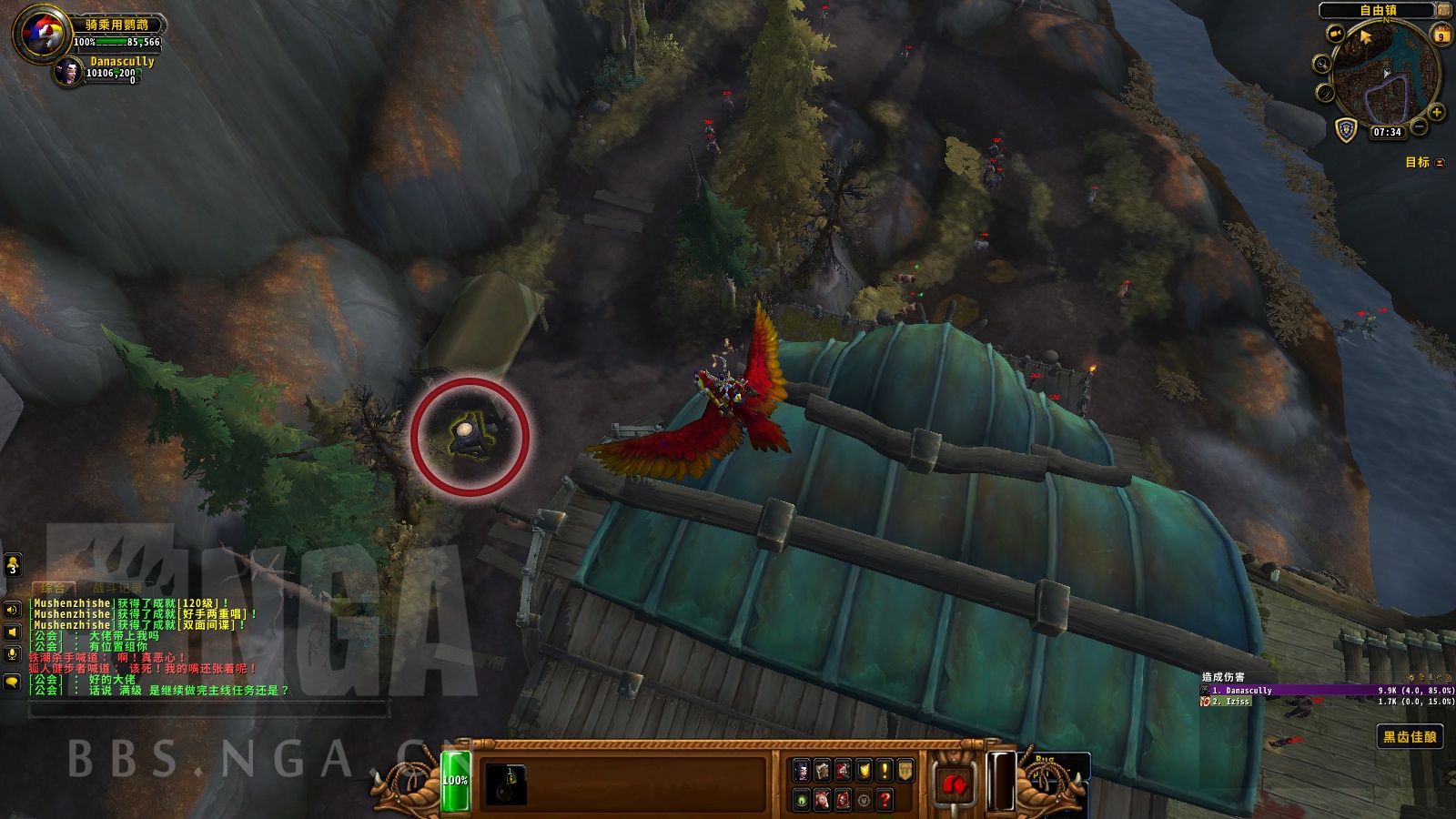Open the talents panel via its micro menu icon
The height and width of the screenshot is (819, 1456).
pyautogui.click(x=843, y=770)
